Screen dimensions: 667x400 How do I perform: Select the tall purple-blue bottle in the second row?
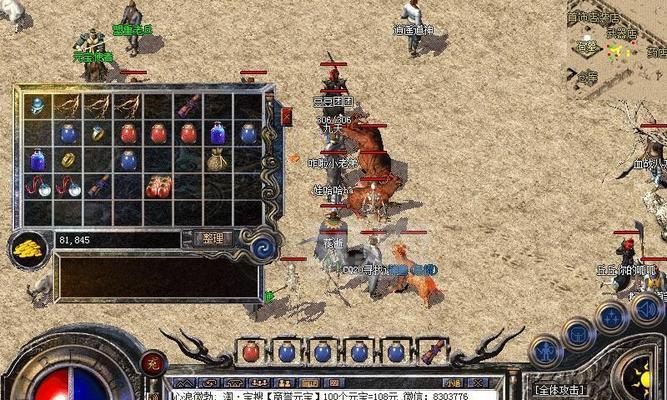(218, 133)
